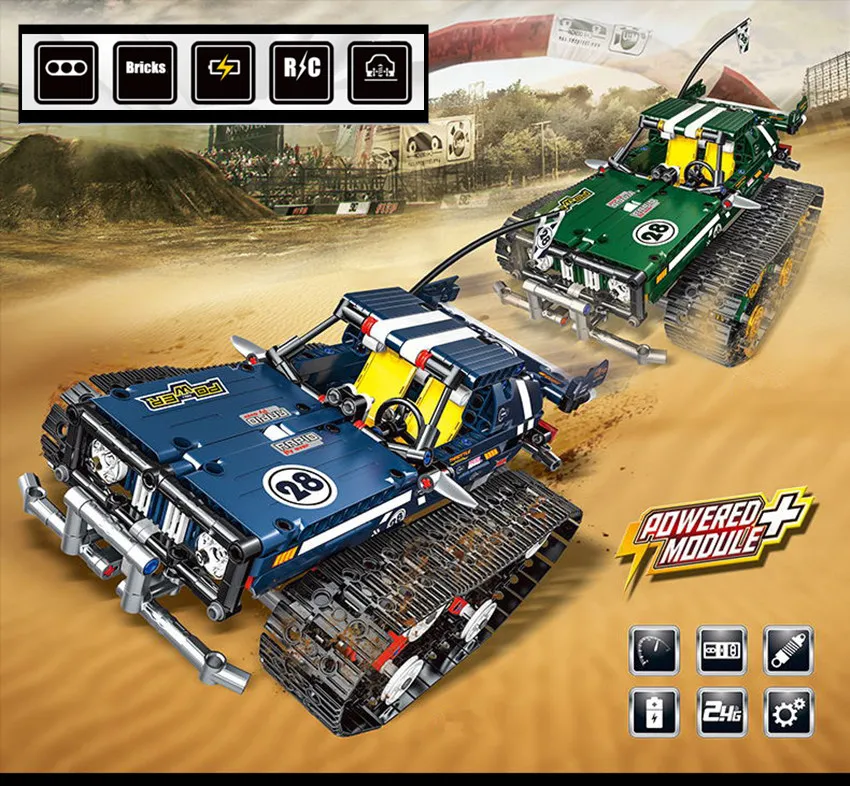This screenshot has height=786, width=850.
Task: Click the vehicle chassis icon in the top bar
Action: point(380,72)
